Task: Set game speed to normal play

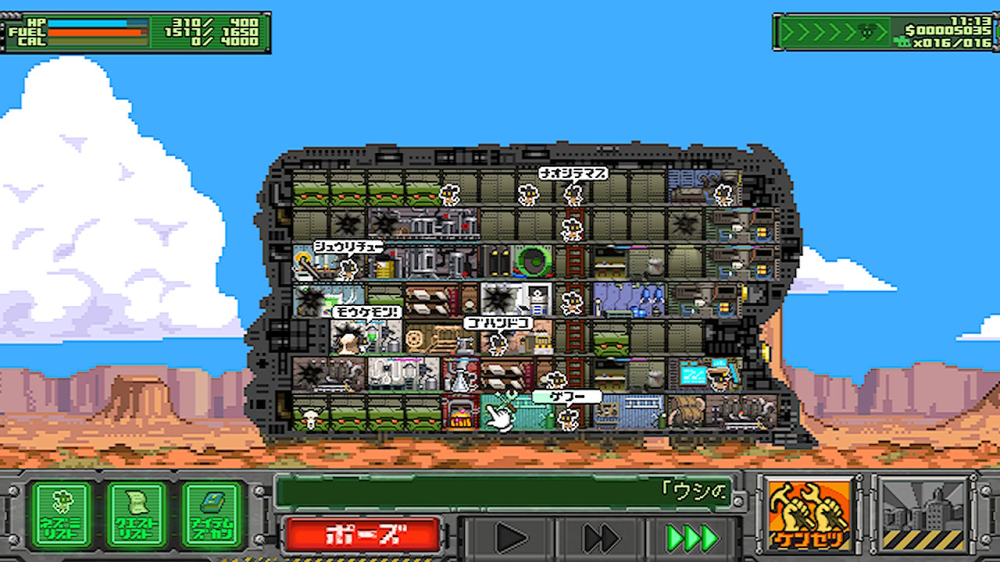Action: 511,538
